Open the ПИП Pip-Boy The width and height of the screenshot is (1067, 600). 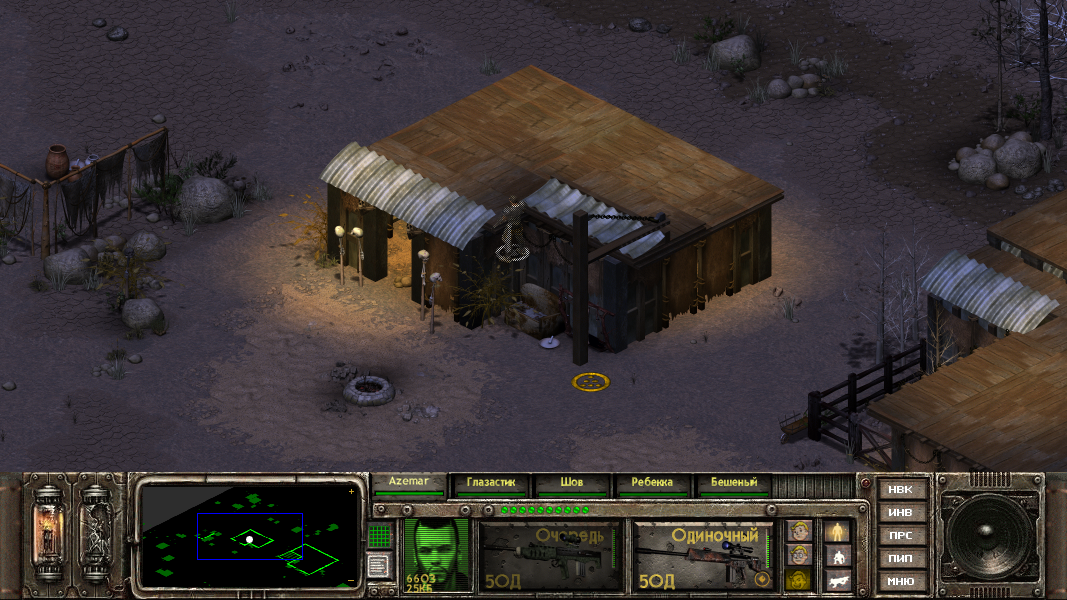[x=900, y=558]
